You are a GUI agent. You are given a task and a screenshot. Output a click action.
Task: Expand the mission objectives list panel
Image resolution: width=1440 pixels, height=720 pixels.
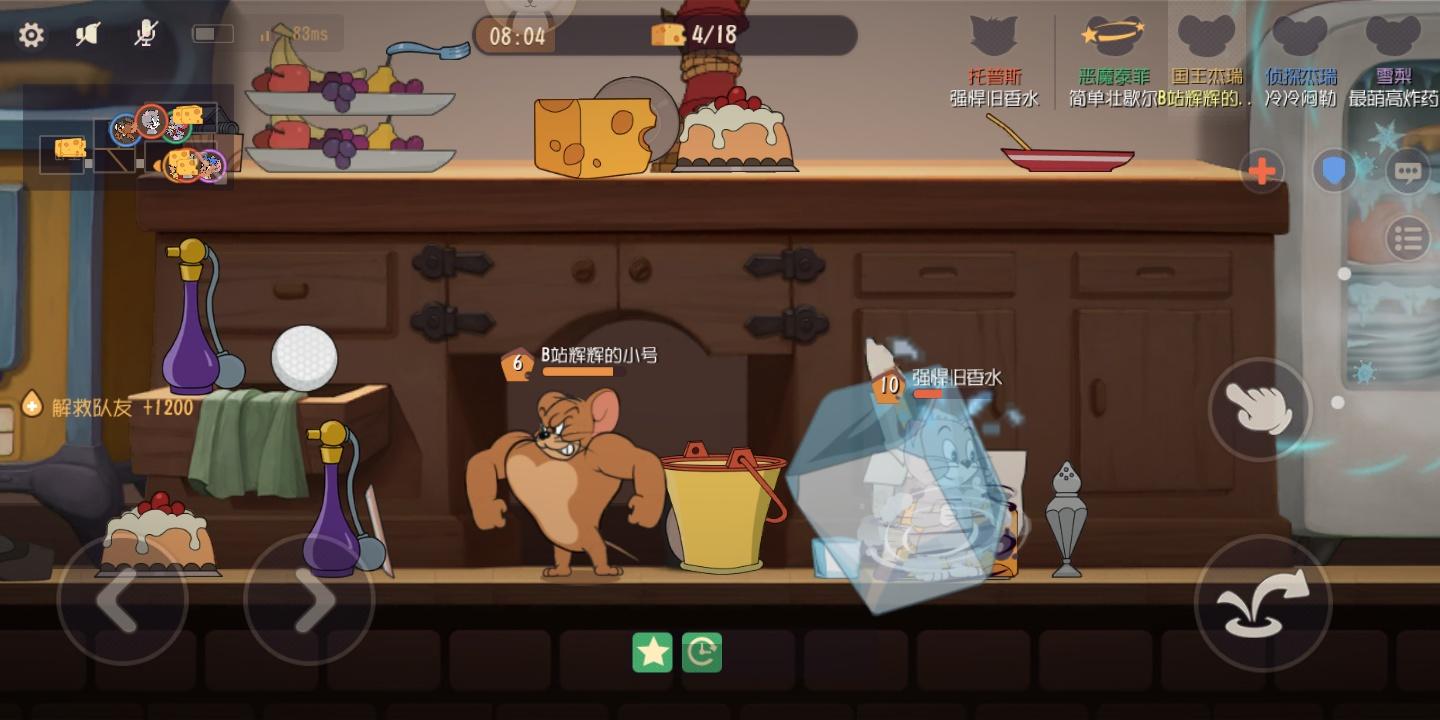(x=1408, y=238)
